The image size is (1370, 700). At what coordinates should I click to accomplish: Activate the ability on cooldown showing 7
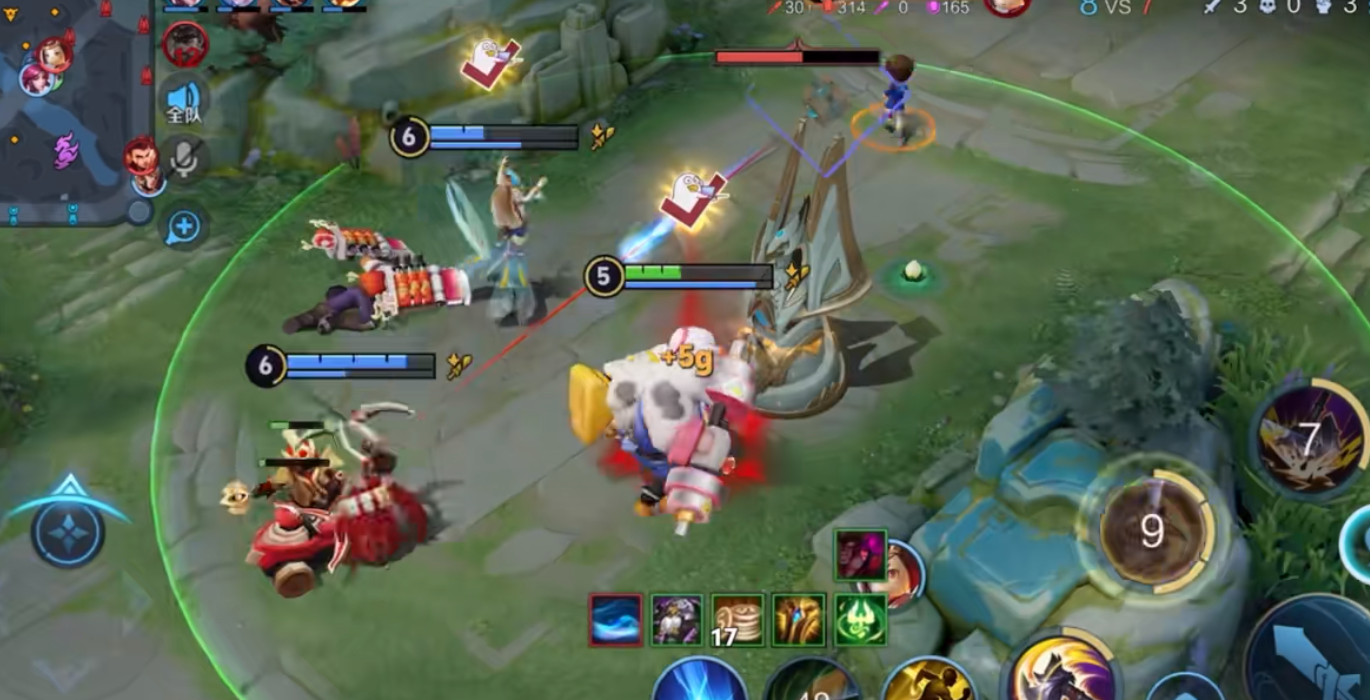1310,437
